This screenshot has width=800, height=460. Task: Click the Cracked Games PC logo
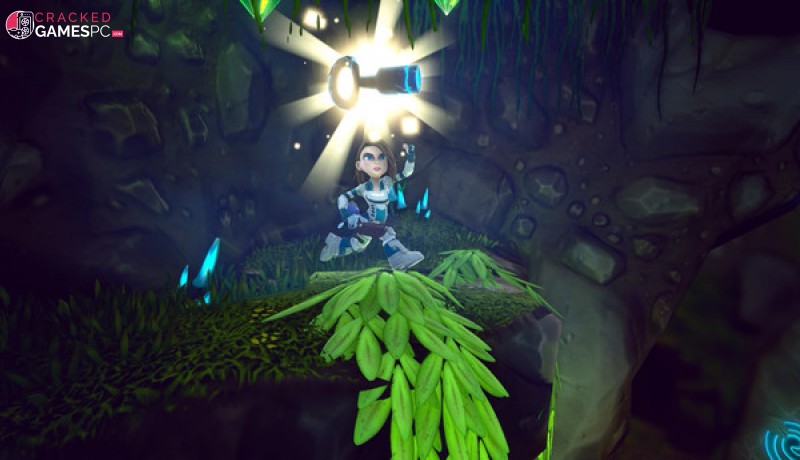tap(63, 25)
